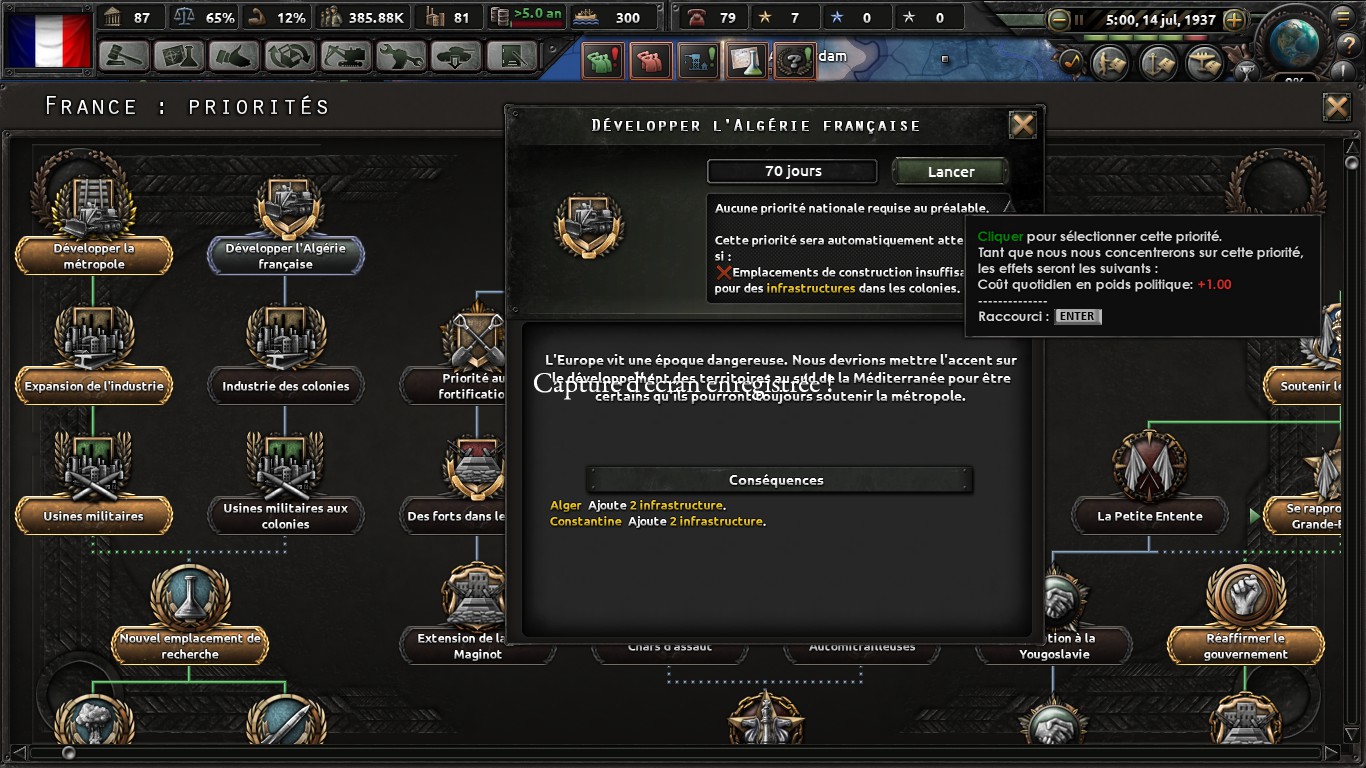Image resolution: width=1366 pixels, height=768 pixels.
Task: Open the research flask menu
Action: click(x=177, y=56)
